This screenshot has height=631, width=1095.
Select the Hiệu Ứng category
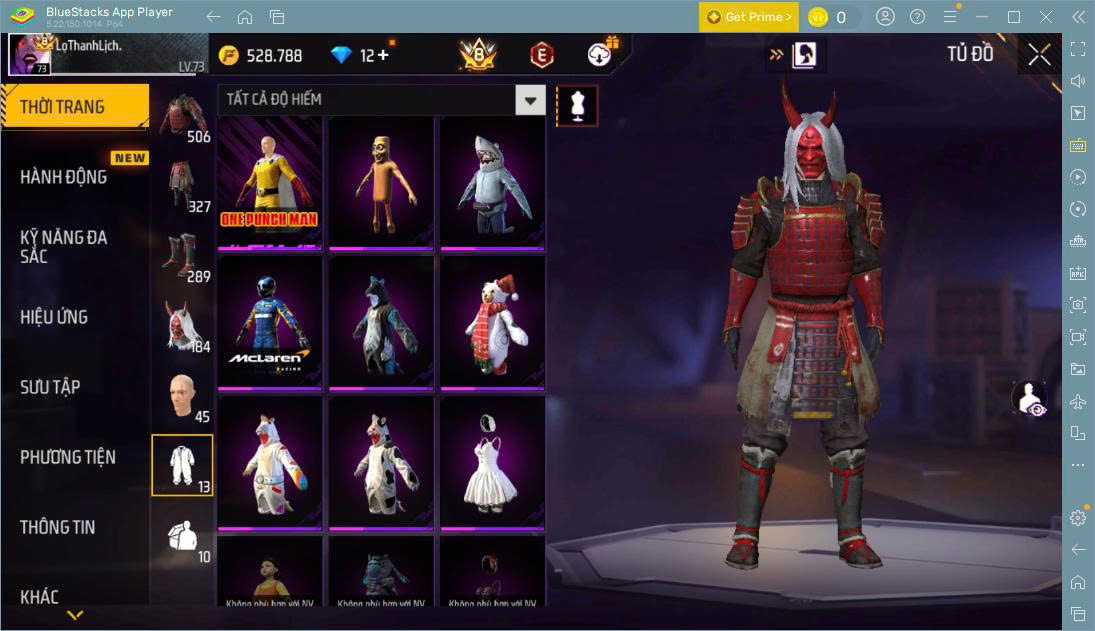(x=54, y=317)
